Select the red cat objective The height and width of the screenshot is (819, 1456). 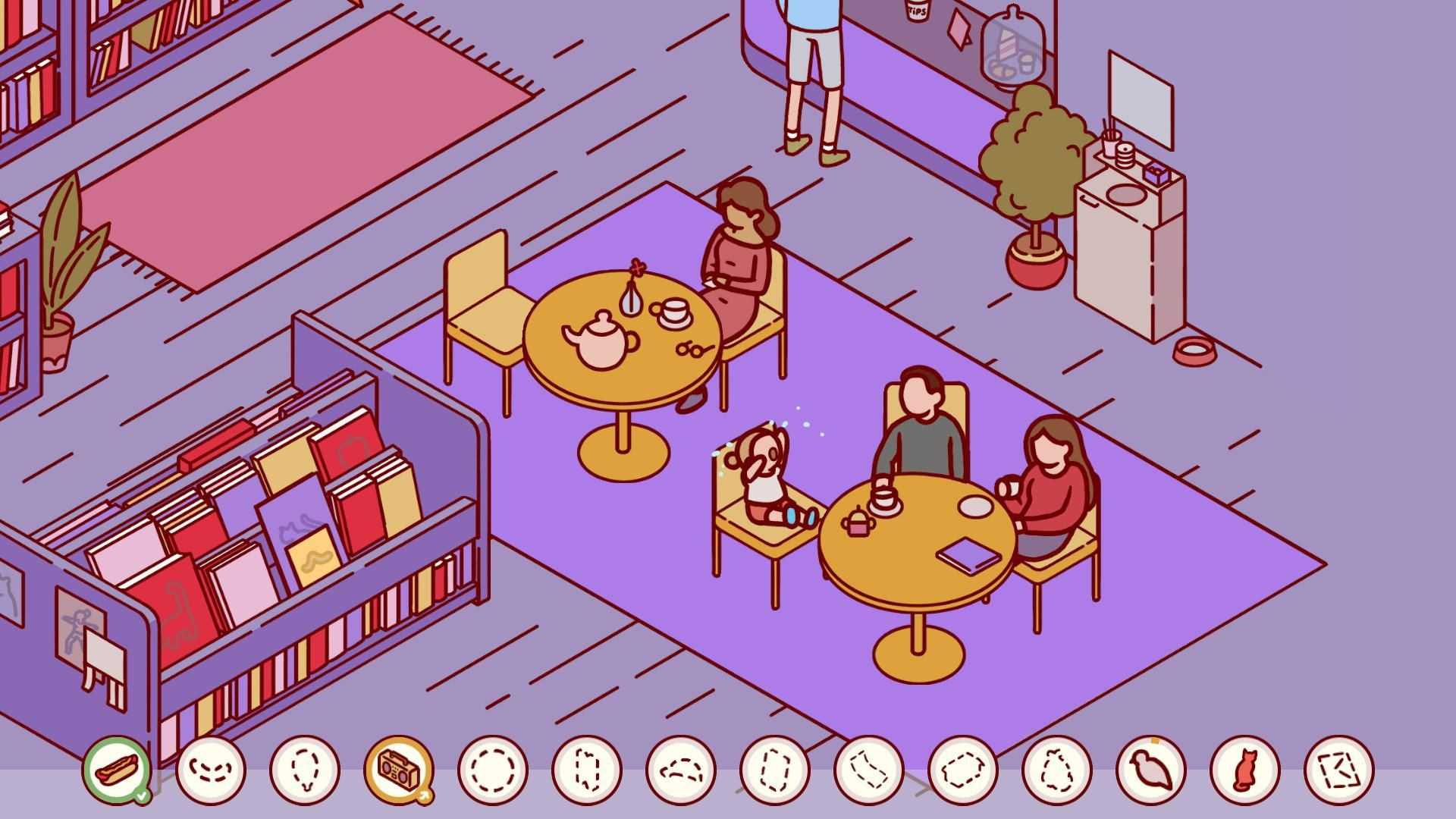(1244, 770)
